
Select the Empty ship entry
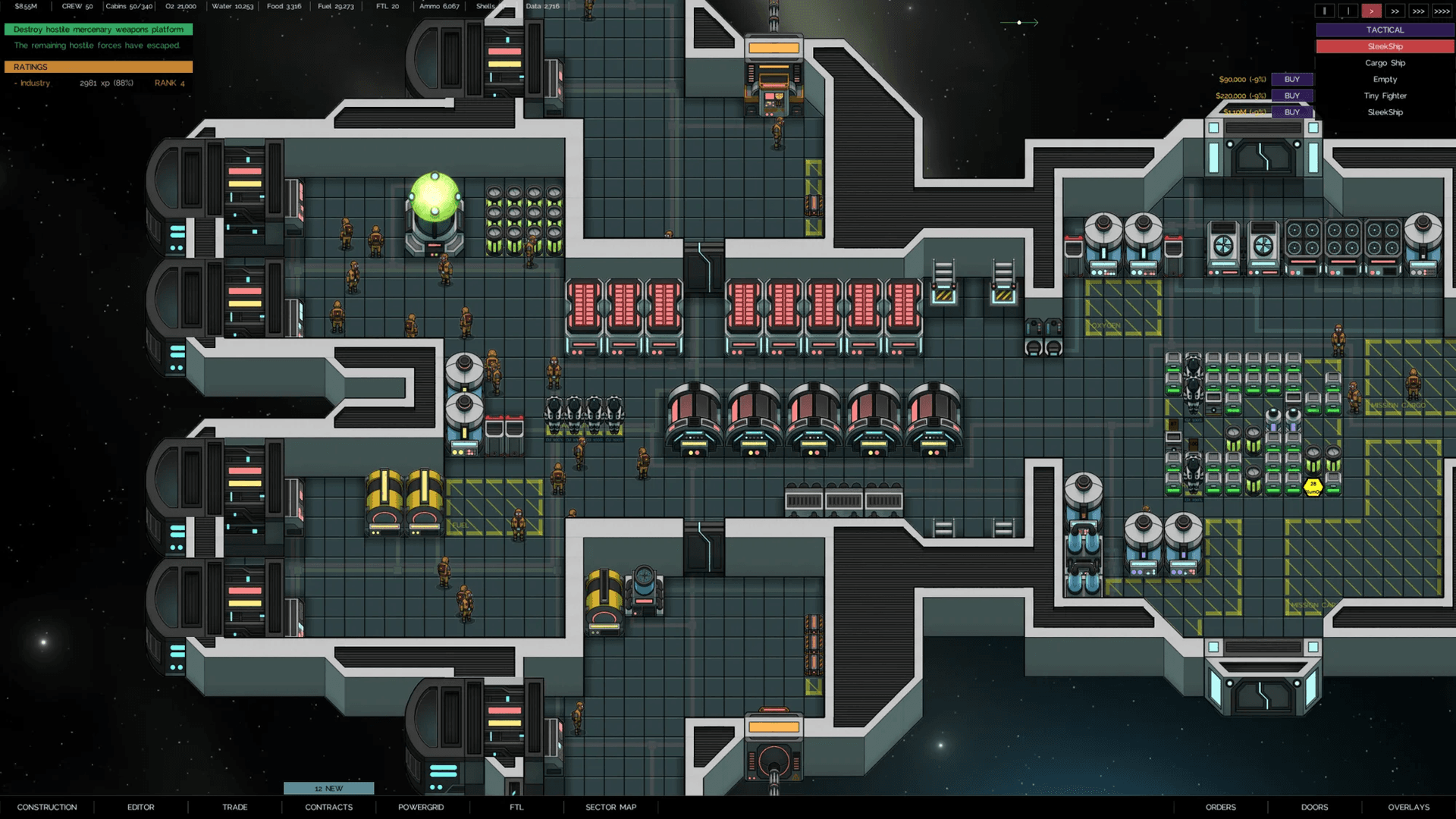coord(1385,80)
